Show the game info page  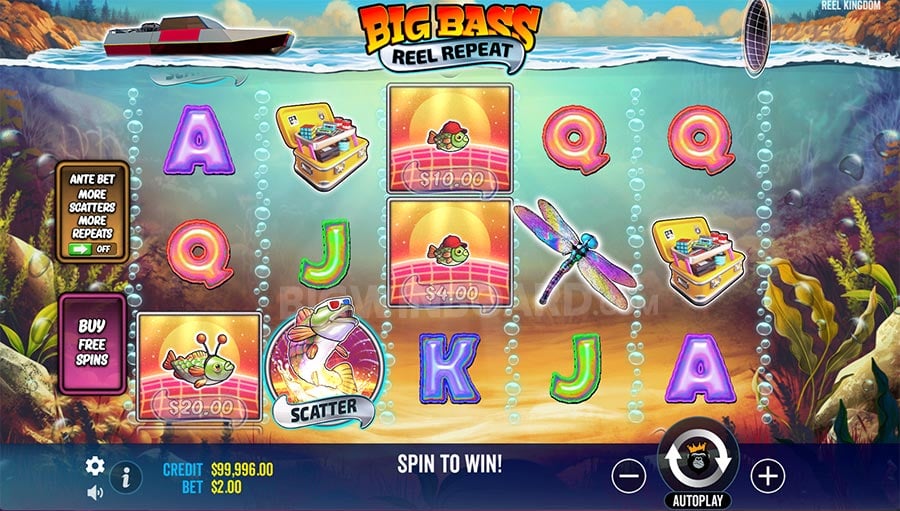point(125,478)
